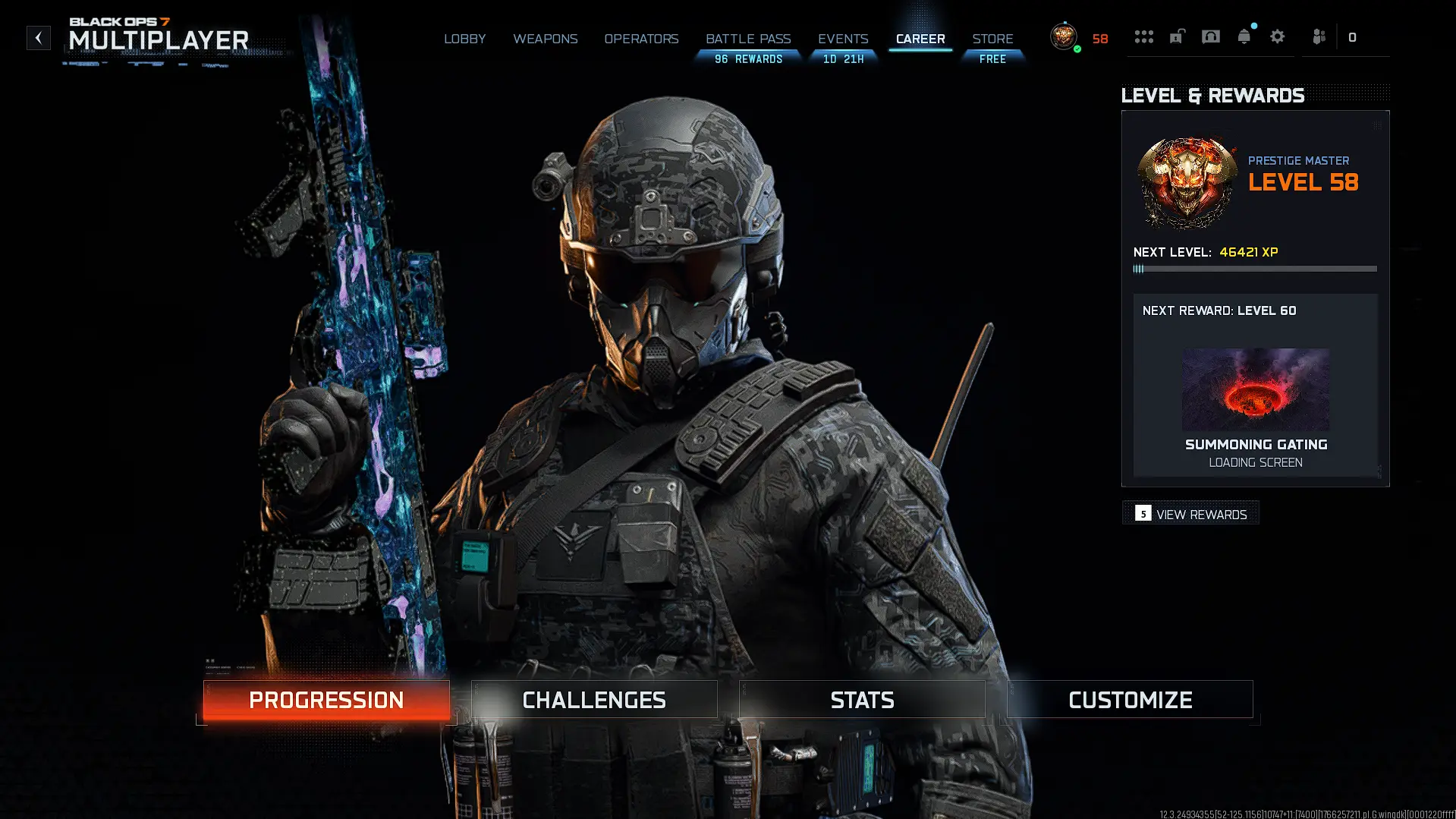Open the quick-access grid icon
Screen dimensions: 1456x819
coord(1144,36)
